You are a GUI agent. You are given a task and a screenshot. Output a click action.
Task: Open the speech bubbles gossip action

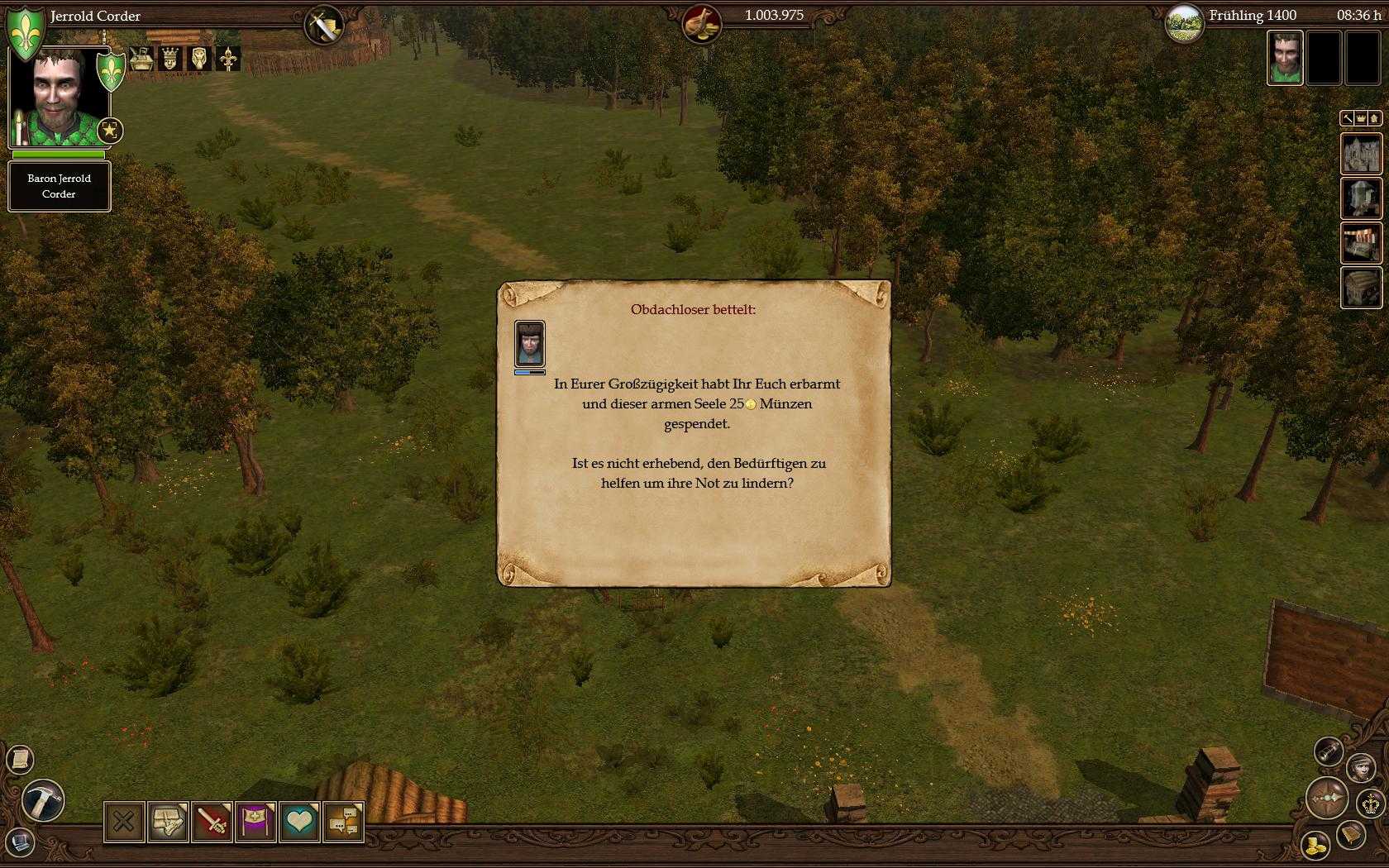[x=342, y=821]
